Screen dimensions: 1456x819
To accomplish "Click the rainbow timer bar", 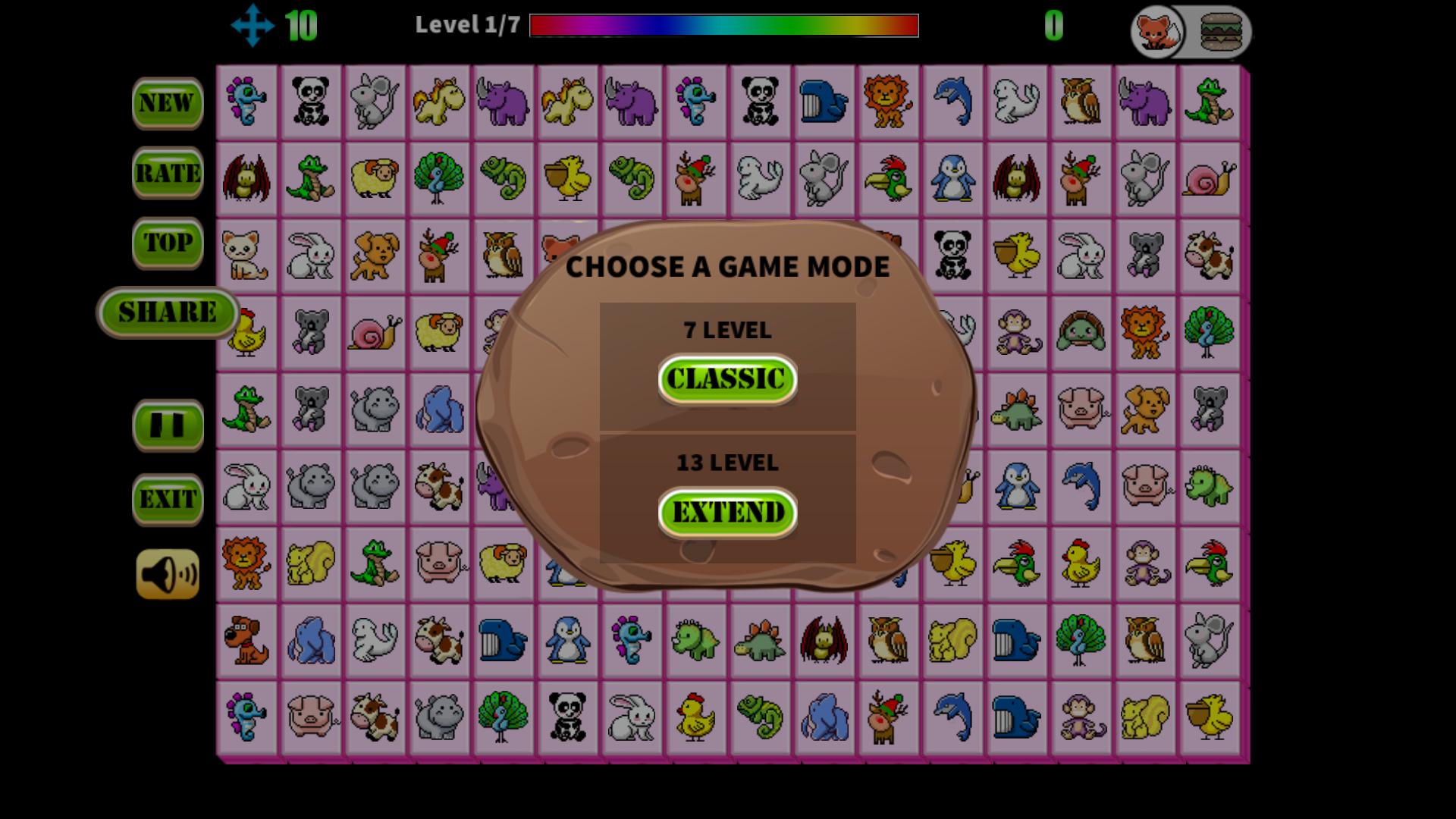I will 724,27.
